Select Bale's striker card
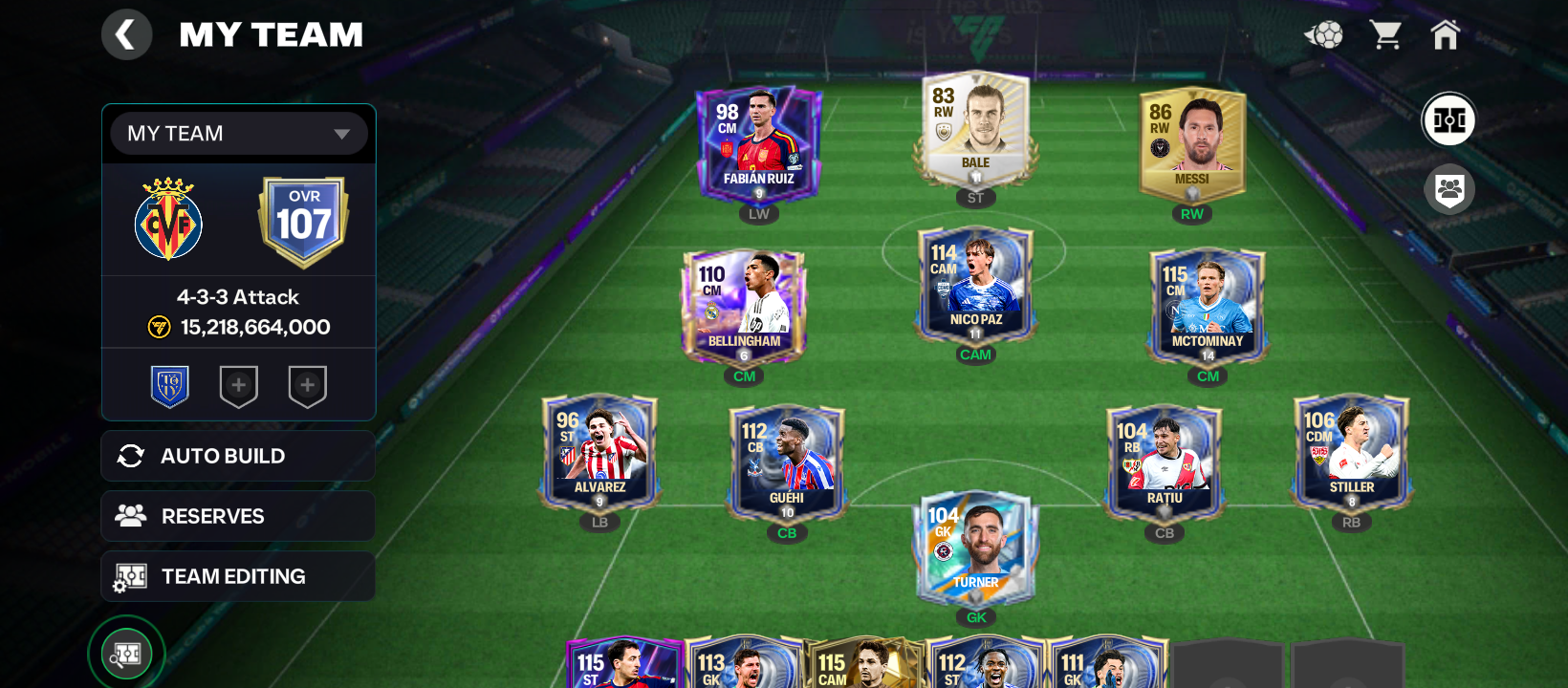Image resolution: width=1568 pixels, height=688 pixels. coord(975,129)
